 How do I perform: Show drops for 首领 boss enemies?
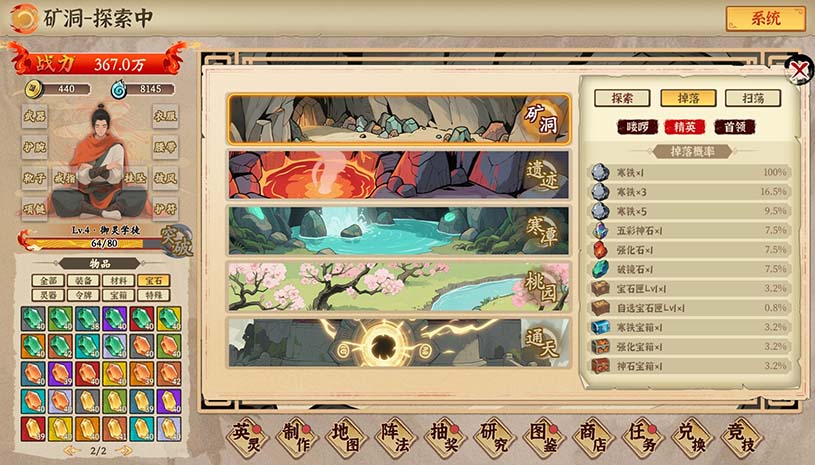pyautogui.click(x=734, y=126)
